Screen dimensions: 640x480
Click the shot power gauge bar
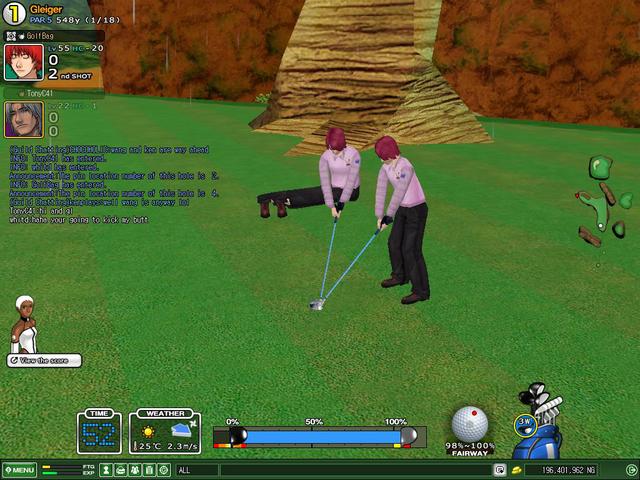(x=321, y=437)
